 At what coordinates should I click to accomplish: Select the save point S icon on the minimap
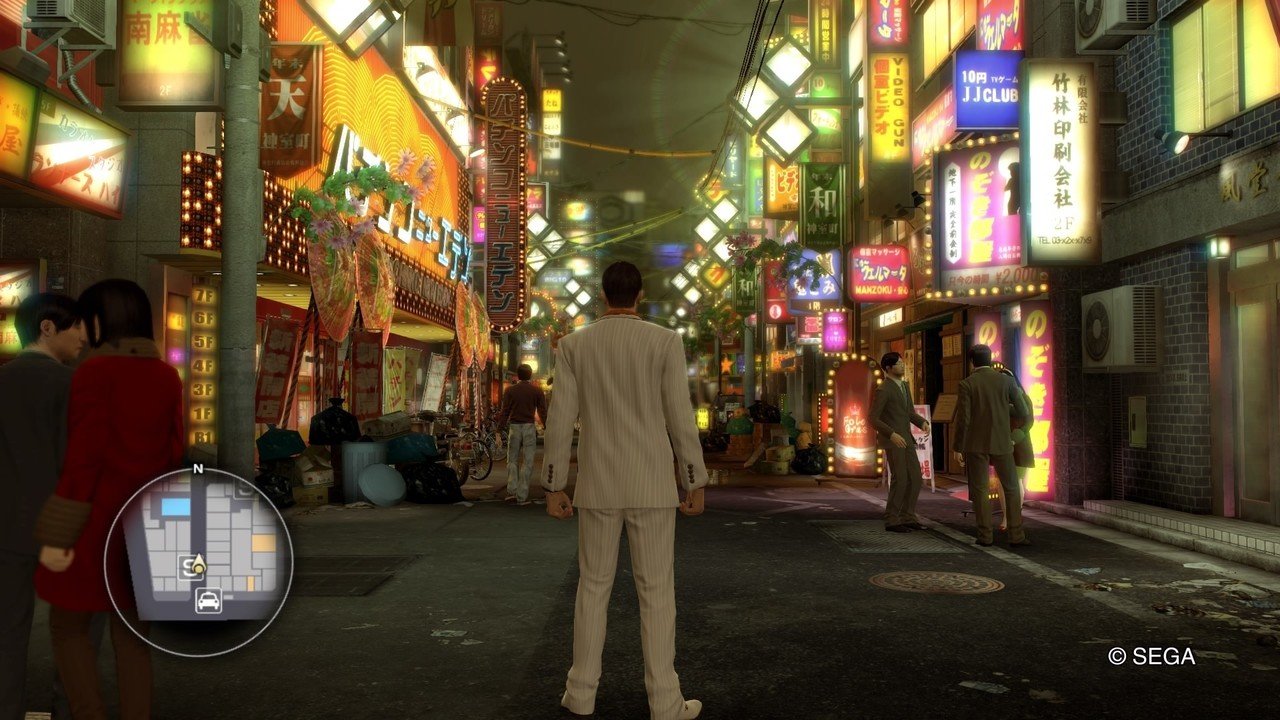tap(187, 564)
